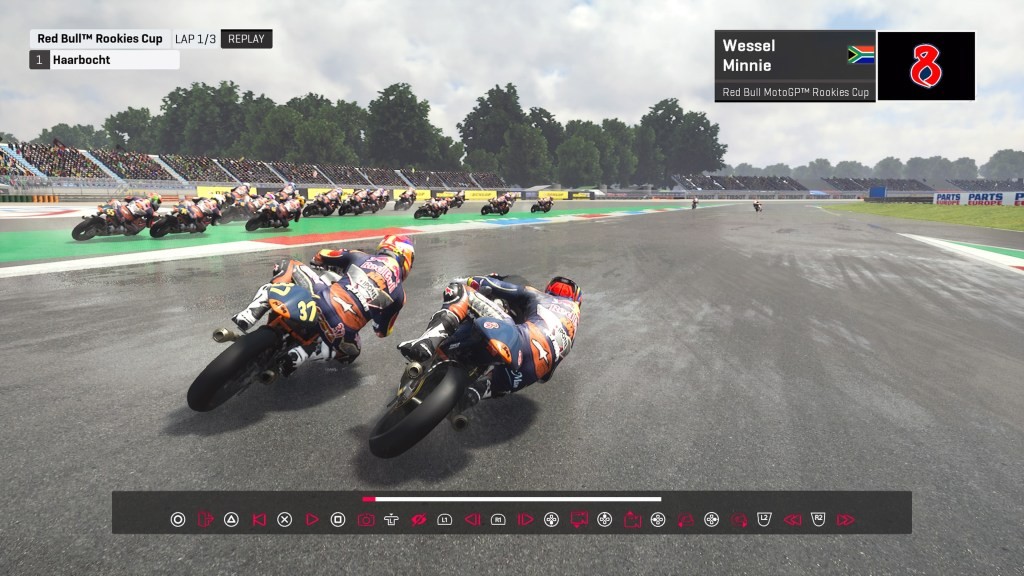Seek along the replay progress bar
1024x576 pixels.
[x=512, y=498]
